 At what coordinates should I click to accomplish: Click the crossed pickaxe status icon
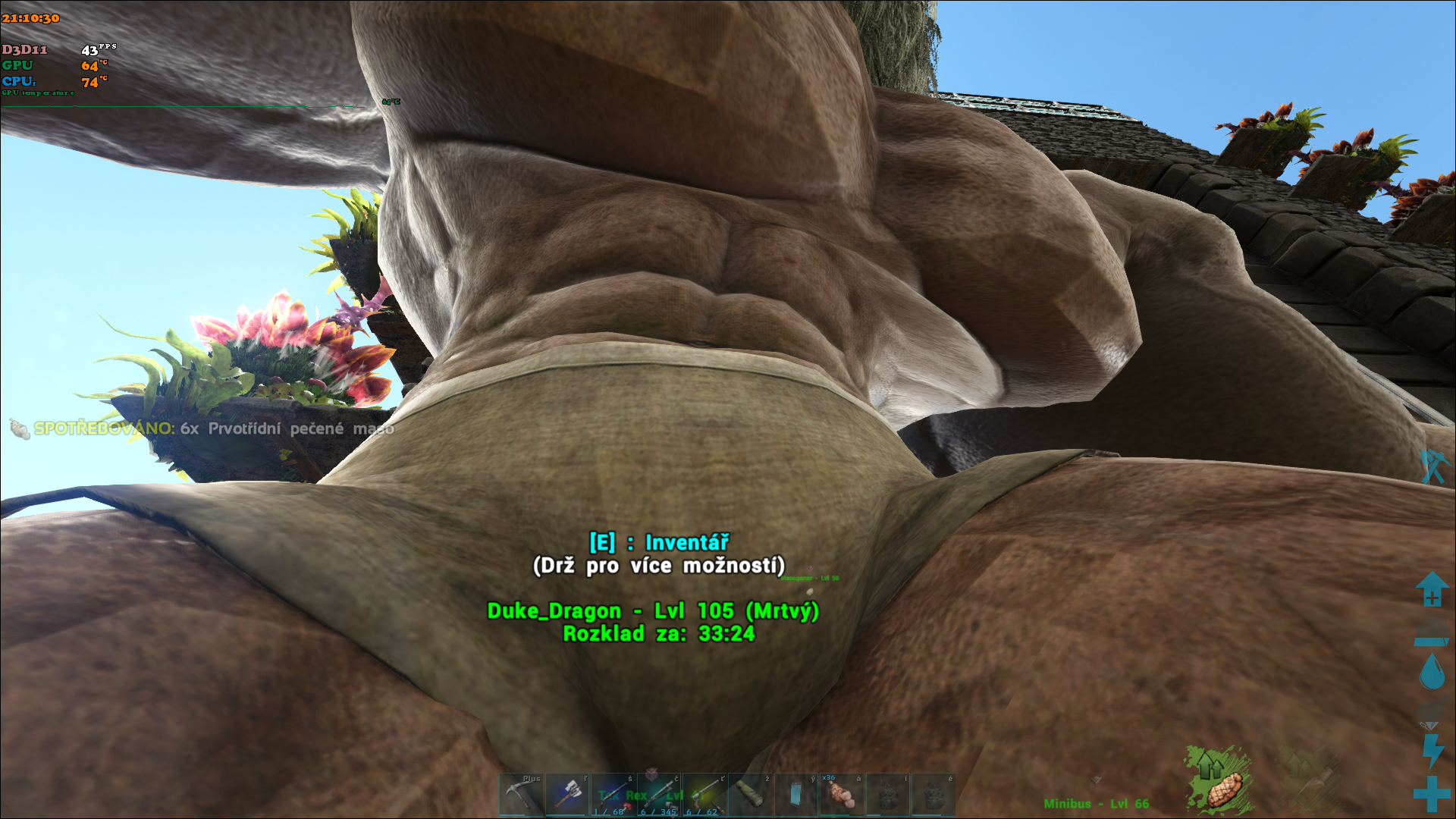[x=1433, y=466]
